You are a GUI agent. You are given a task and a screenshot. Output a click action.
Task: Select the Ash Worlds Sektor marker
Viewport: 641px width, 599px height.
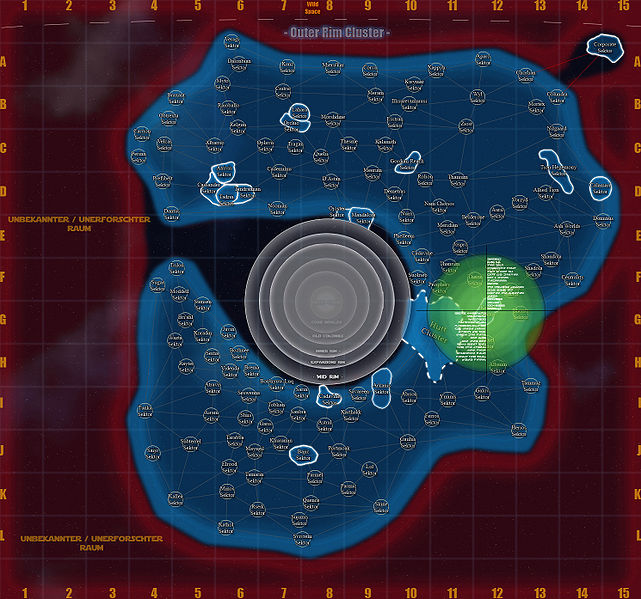[566, 228]
